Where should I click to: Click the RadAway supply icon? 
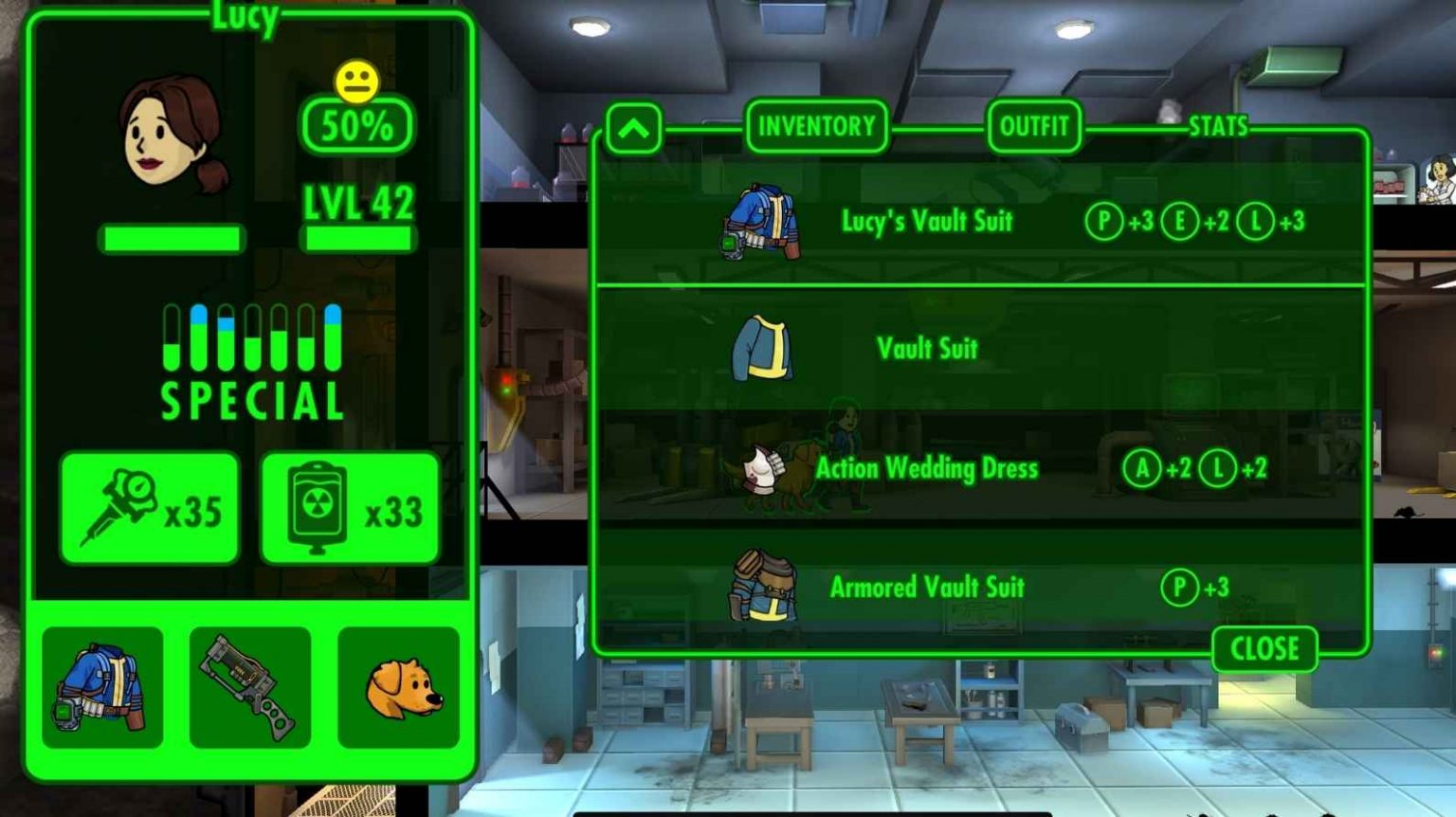point(349,508)
